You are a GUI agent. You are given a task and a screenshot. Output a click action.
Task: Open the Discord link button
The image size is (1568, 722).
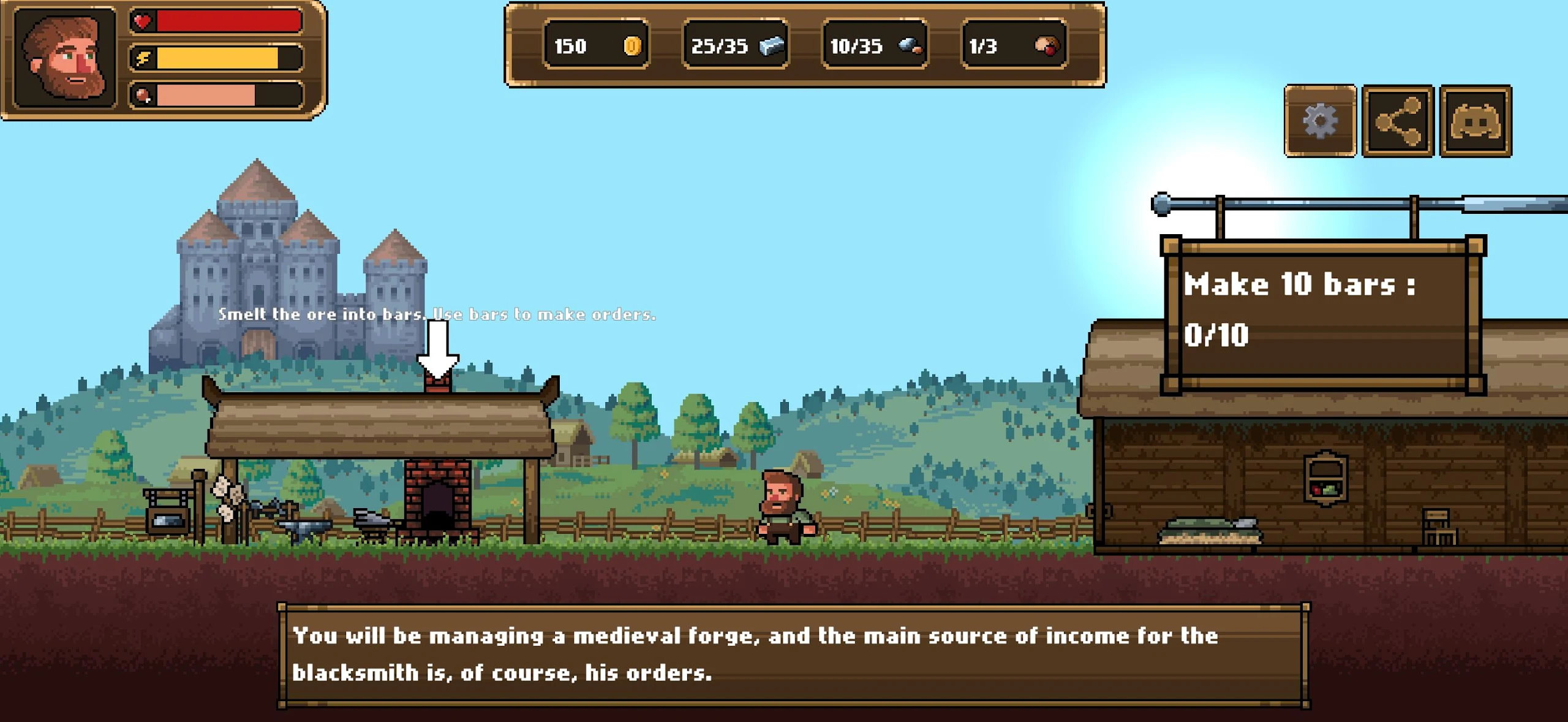pyautogui.click(x=1476, y=121)
